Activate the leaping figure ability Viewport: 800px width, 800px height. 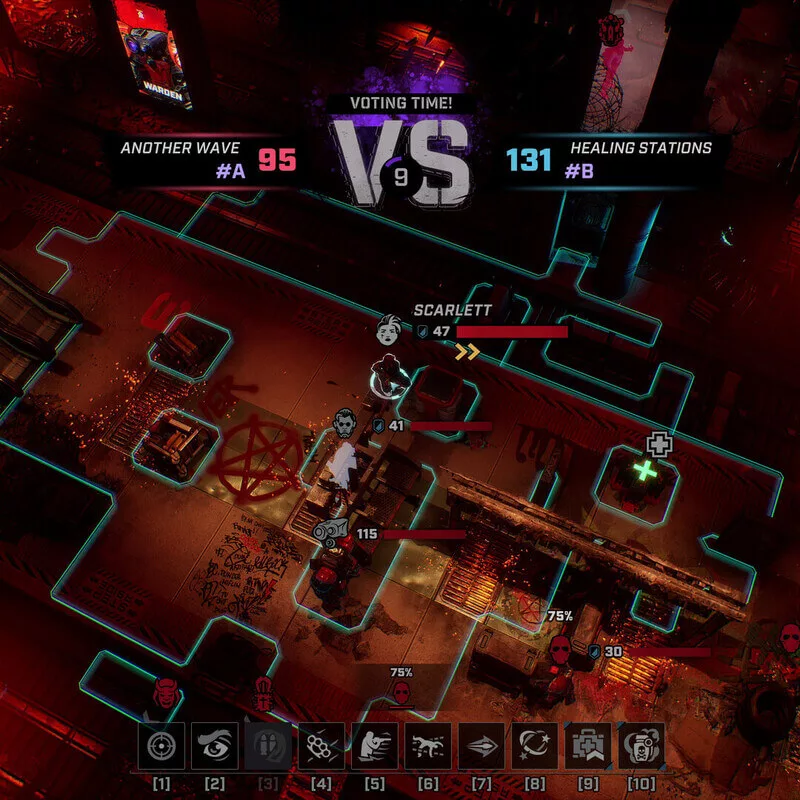coord(428,747)
